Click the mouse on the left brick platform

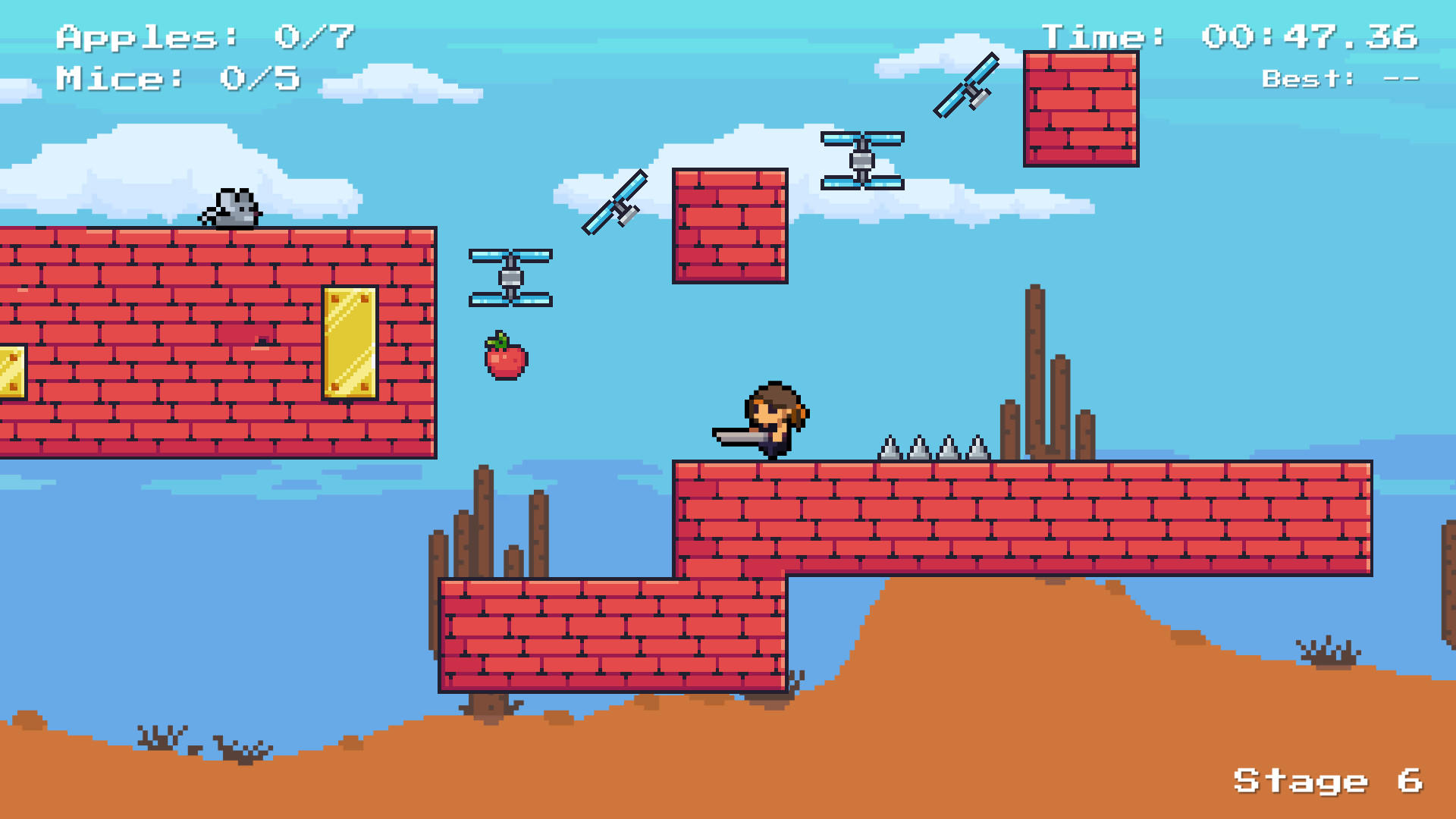tap(230, 209)
